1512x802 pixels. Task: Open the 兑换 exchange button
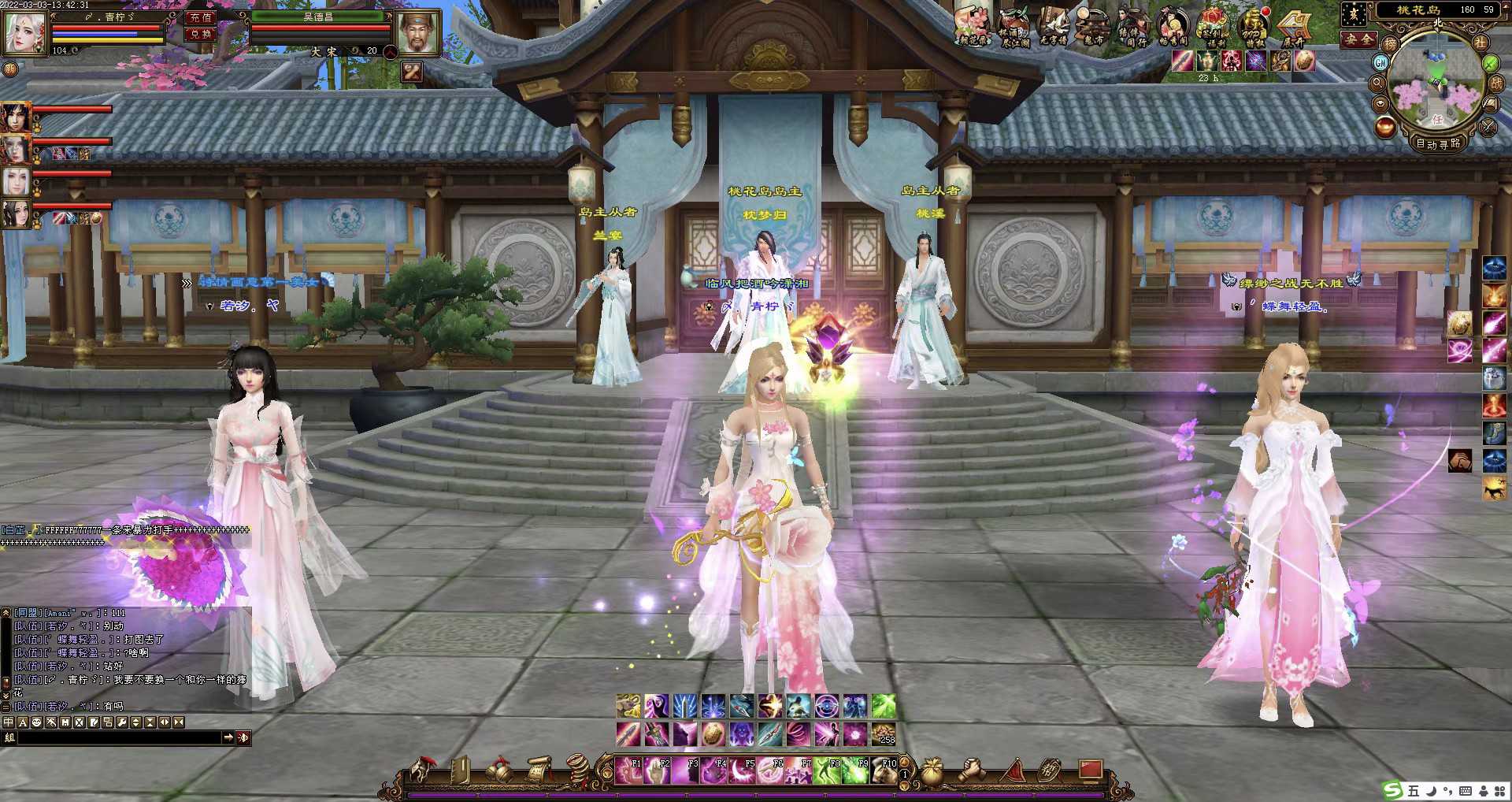[201, 34]
